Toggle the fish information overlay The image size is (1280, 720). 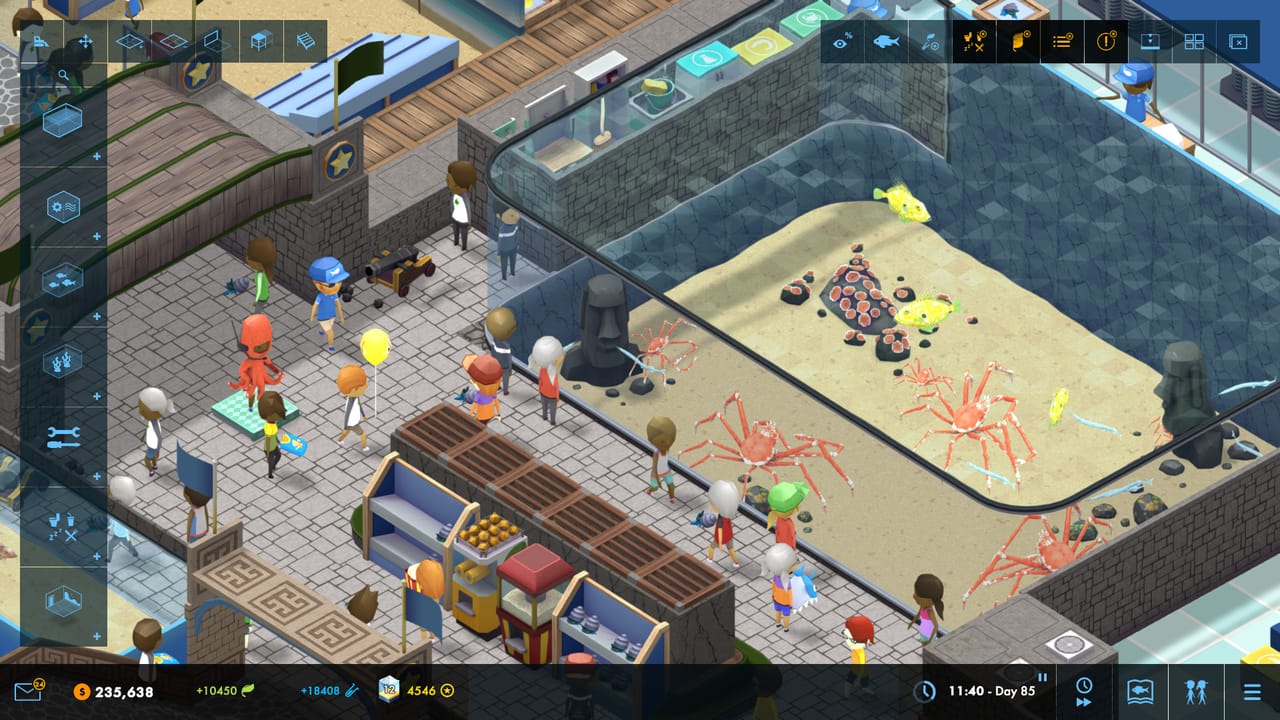[x=886, y=42]
